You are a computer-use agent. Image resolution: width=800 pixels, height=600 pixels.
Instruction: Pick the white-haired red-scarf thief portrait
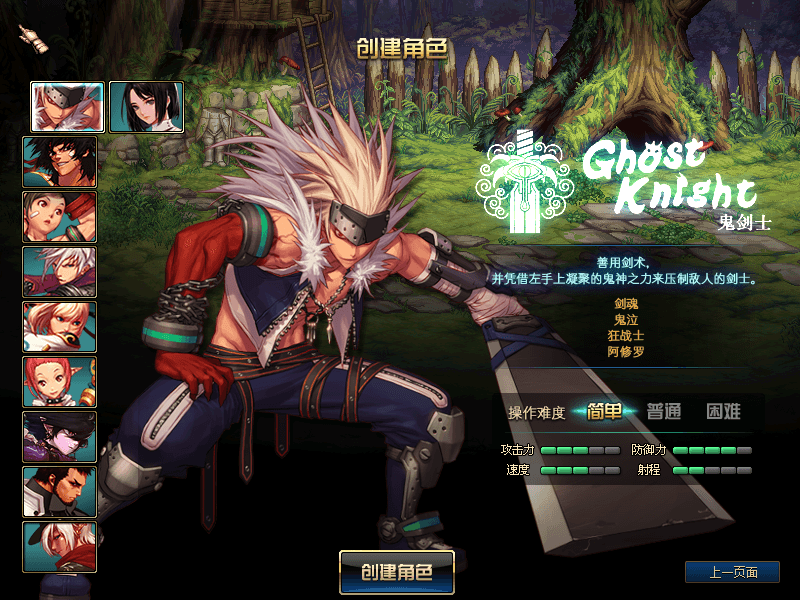(x=60, y=547)
